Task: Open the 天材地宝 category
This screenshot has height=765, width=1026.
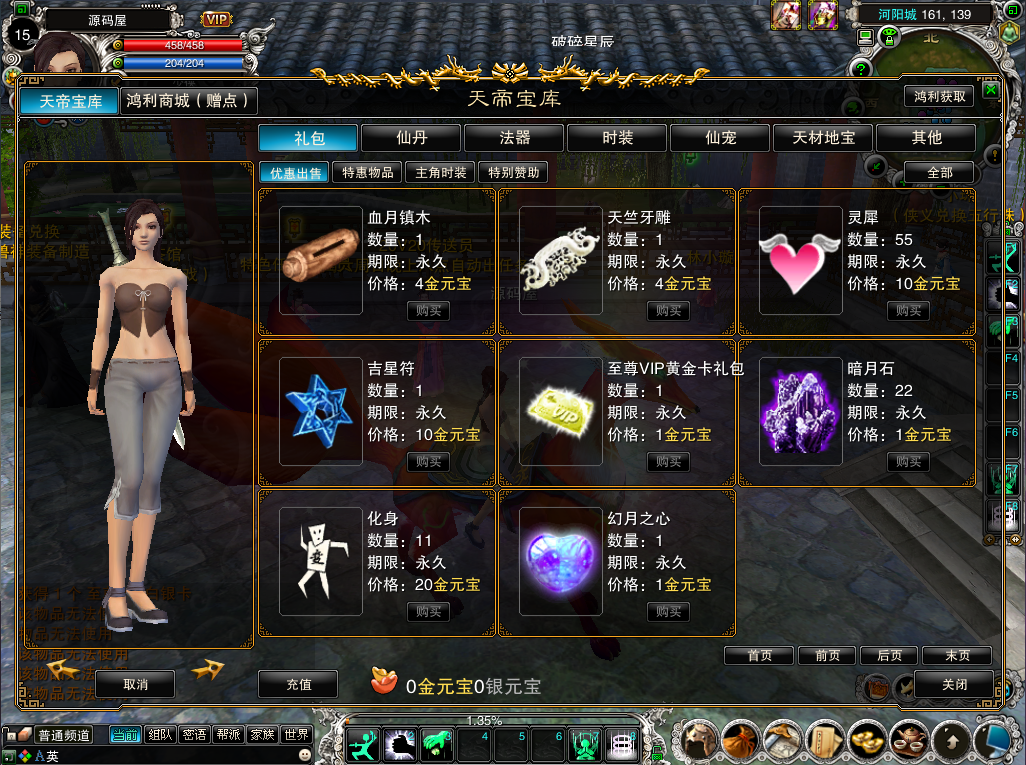Action: tap(824, 138)
